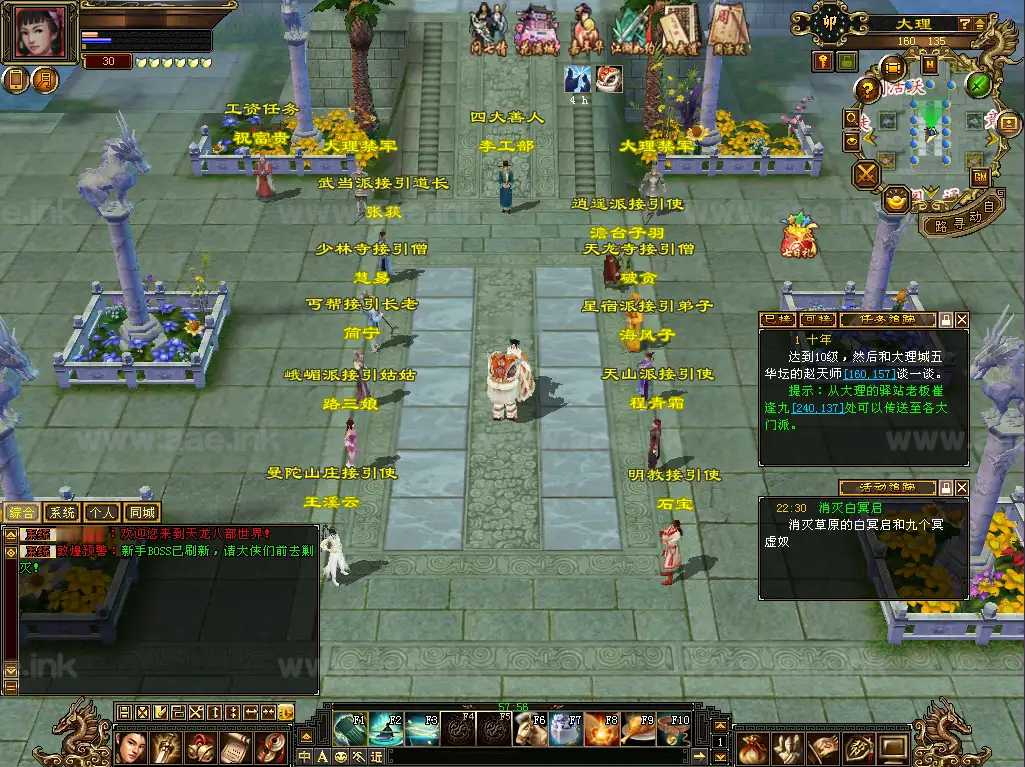Click the player portrait avatar
Image resolution: width=1025 pixels, height=767 pixels.
pos(39,32)
